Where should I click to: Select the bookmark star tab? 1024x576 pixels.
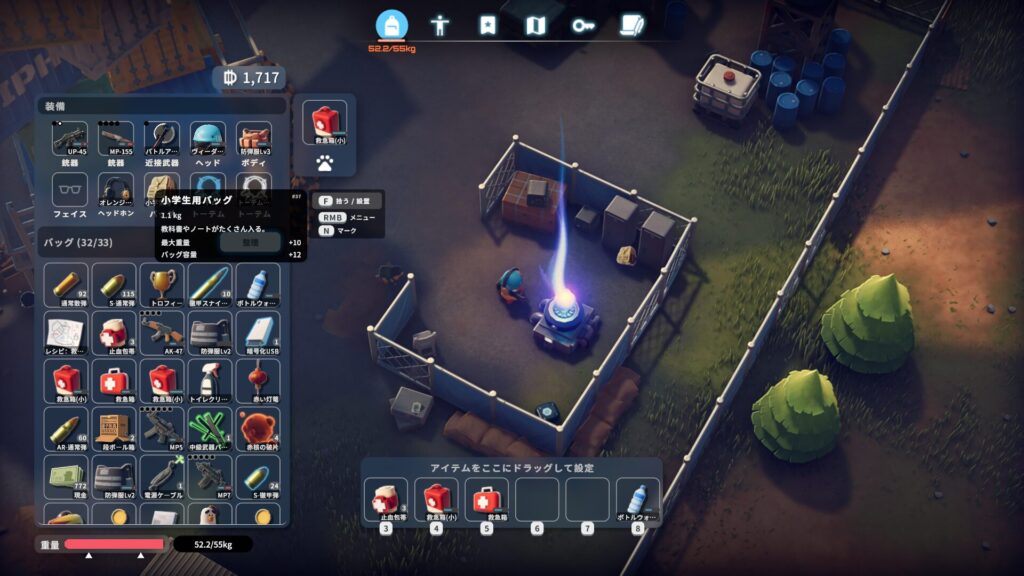point(487,25)
